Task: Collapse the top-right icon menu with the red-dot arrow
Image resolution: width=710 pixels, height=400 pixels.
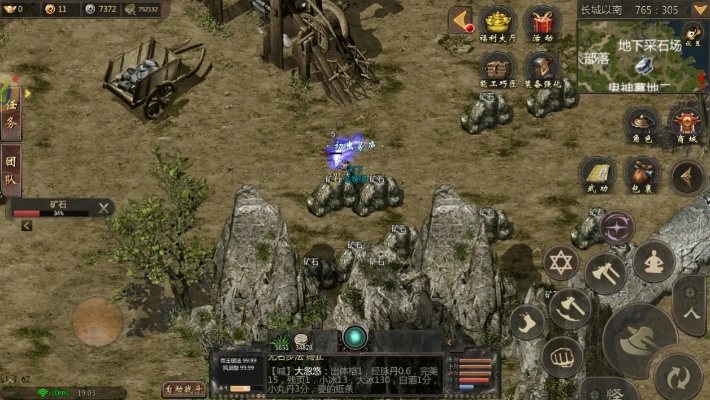Action: click(x=461, y=20)
